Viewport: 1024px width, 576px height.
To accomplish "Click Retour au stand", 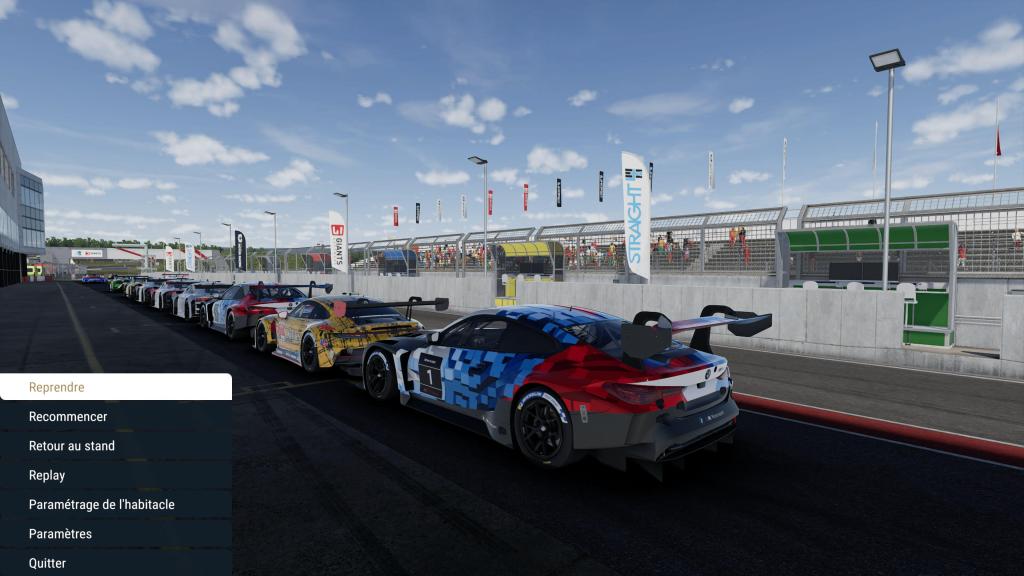I will 115,446.
